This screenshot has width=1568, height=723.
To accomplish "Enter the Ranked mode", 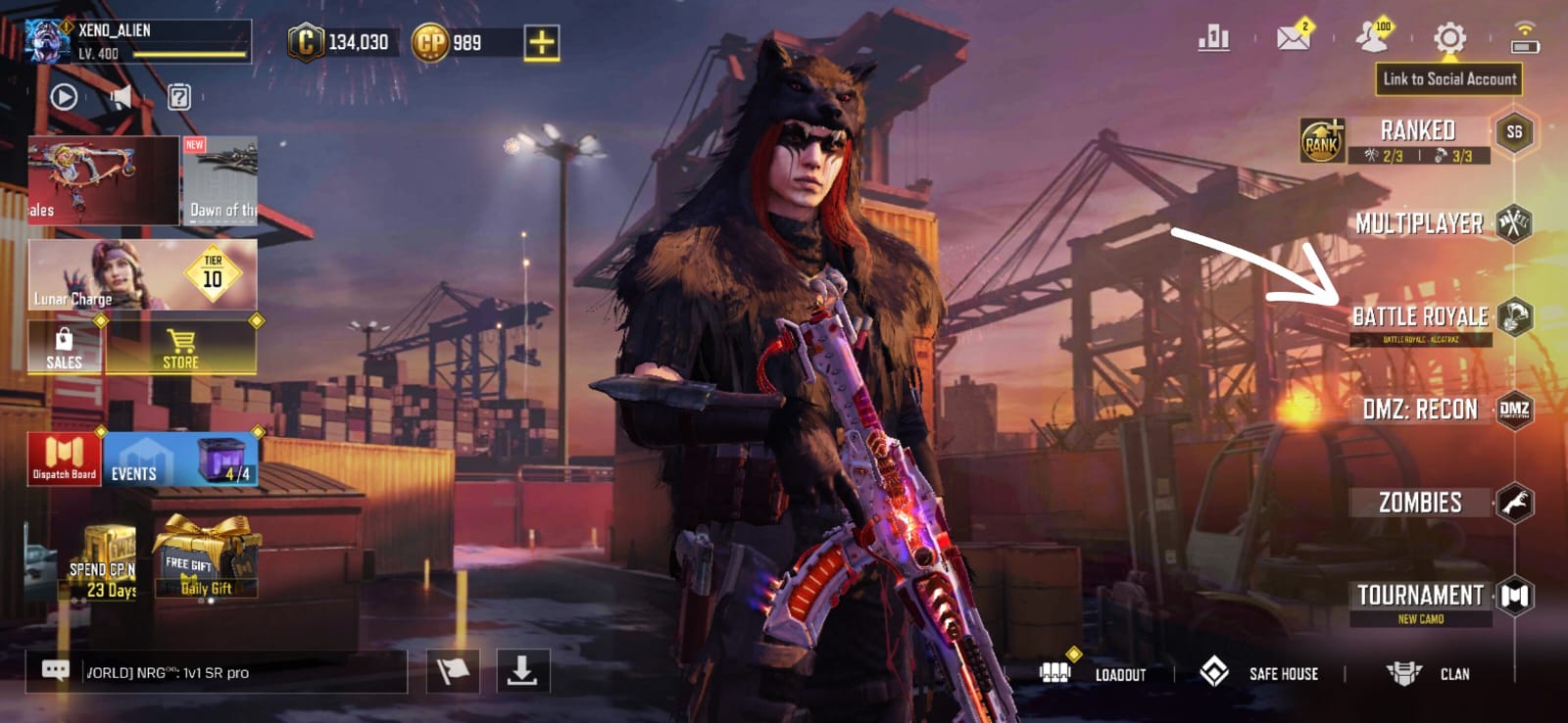I will (1417, 132).
